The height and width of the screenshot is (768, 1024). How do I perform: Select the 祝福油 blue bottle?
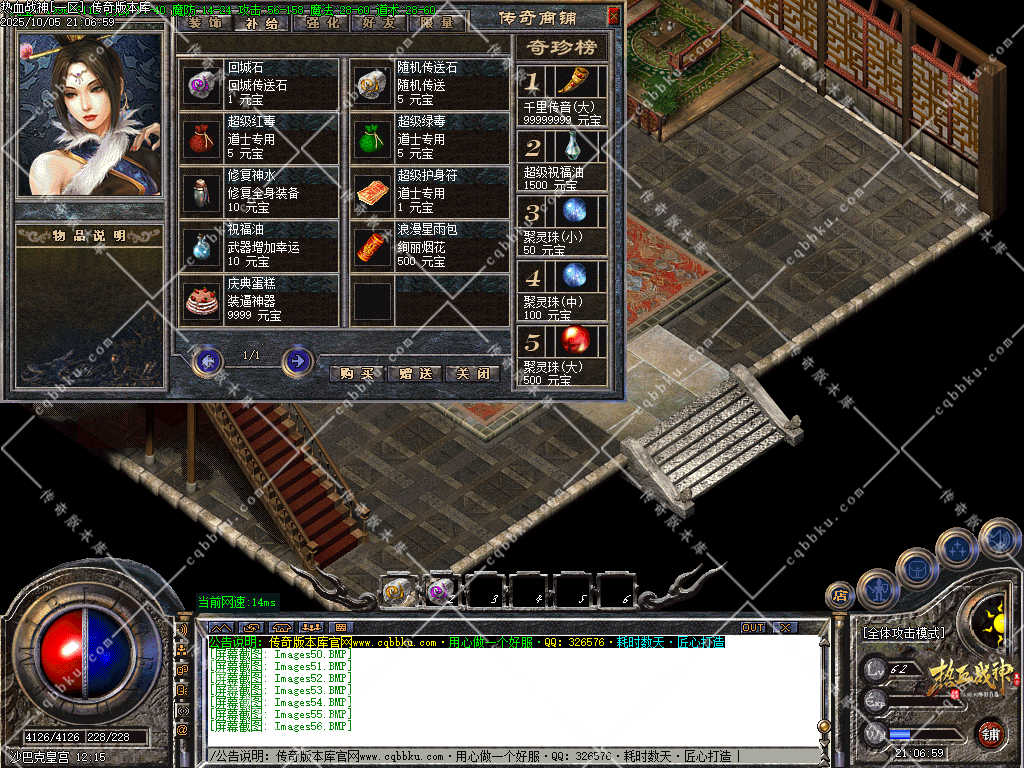click(203, 247)
